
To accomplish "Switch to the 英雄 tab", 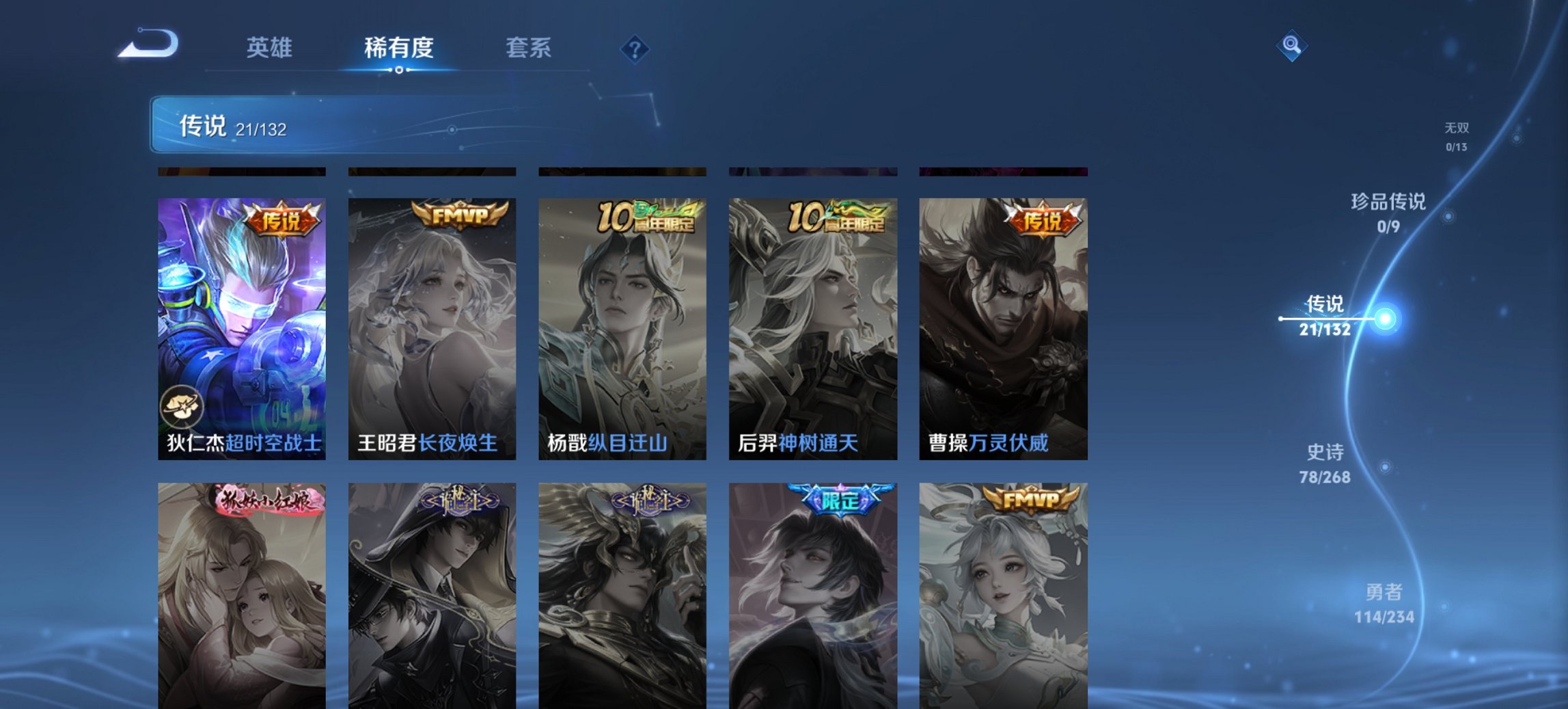I will 271,49.
